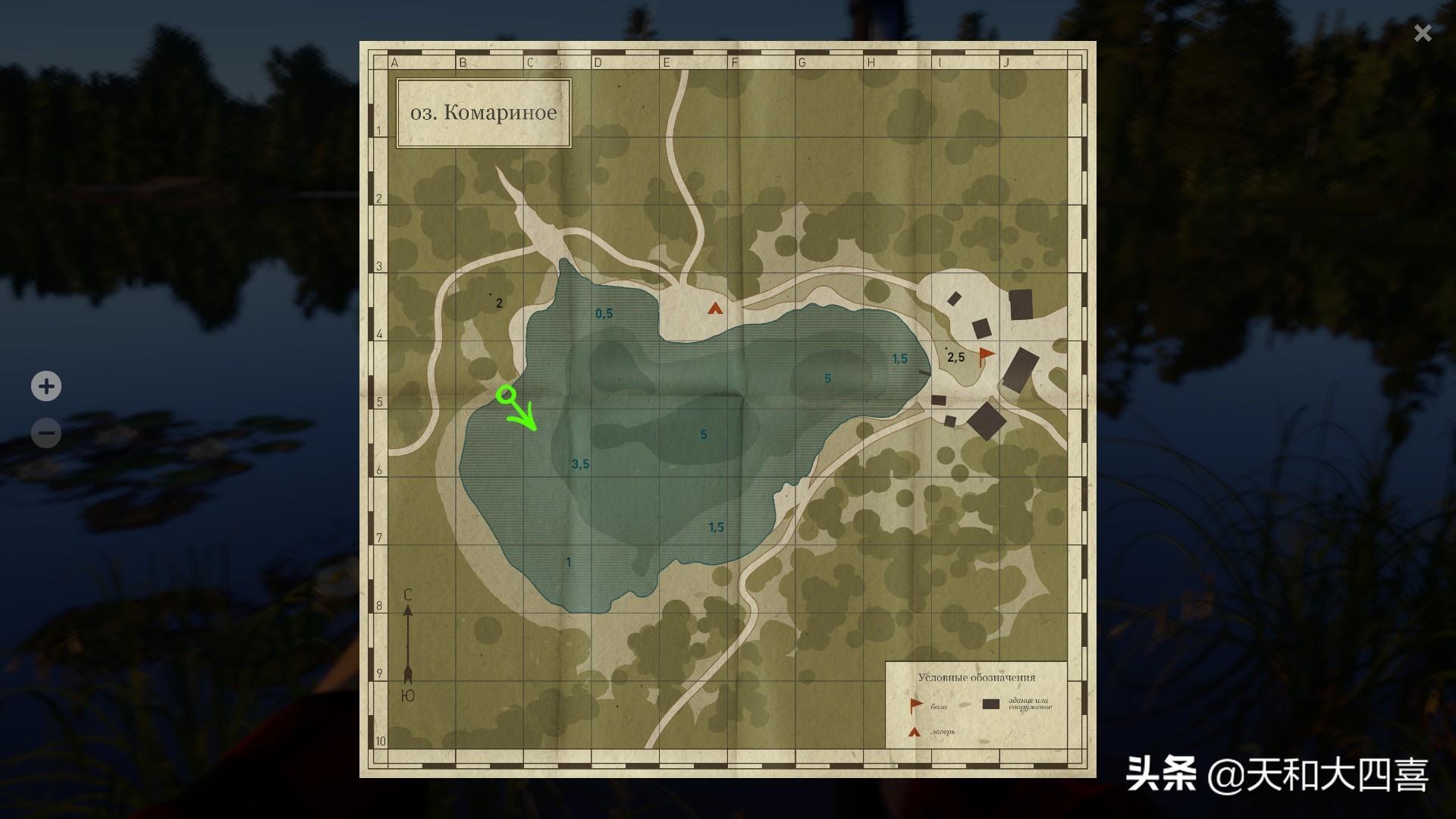Select the red flag base marker

pyautogui.click(x=985, y=355)
